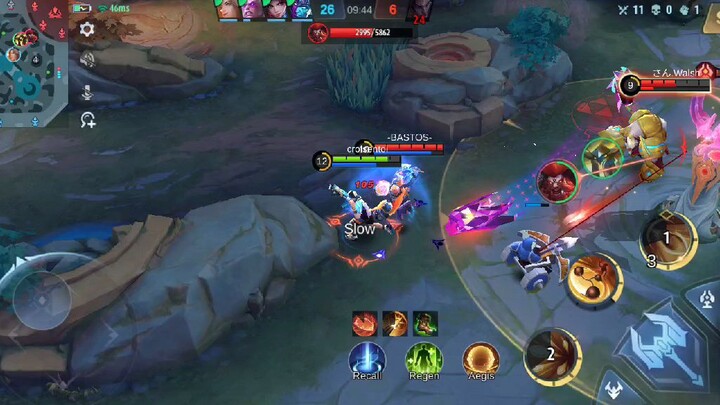Viewport: 720px width, 405px height.
Task: Open the settings gear
Action: (x=88, y=30)
